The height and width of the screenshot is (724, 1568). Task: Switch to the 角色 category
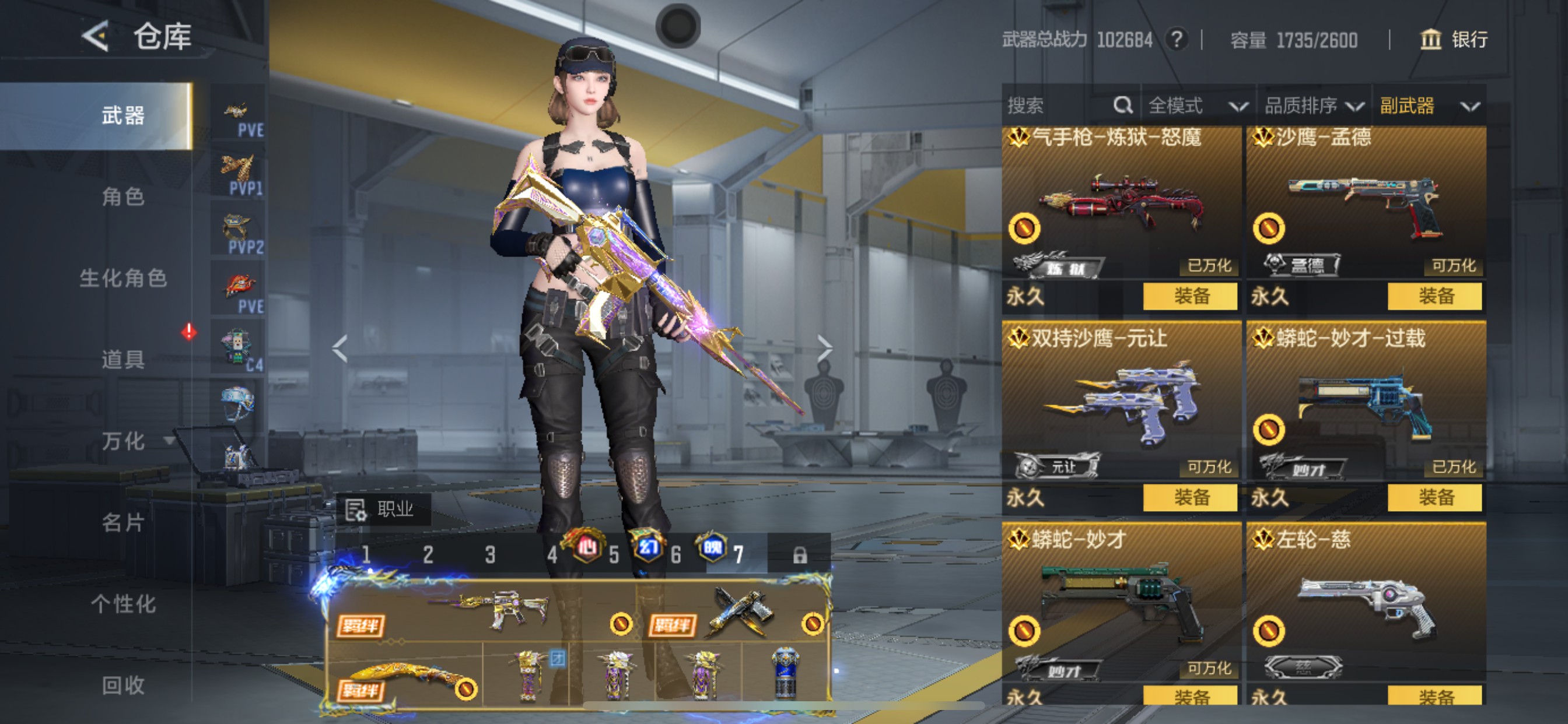click(123, 196)
